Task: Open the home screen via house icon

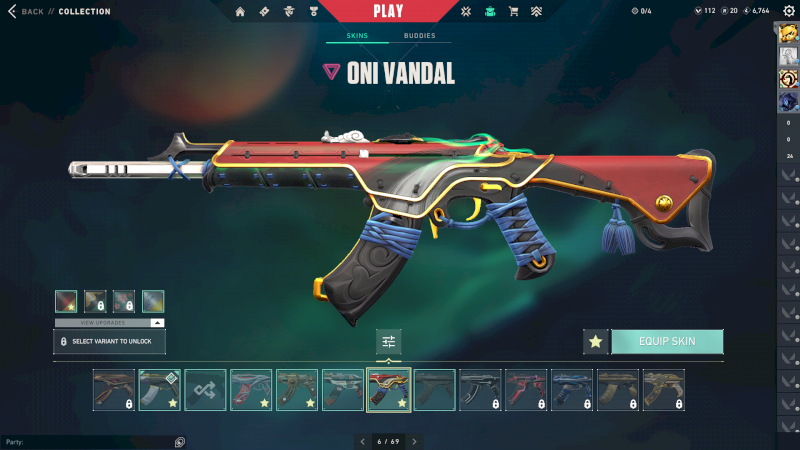Action: coord(240,12)
